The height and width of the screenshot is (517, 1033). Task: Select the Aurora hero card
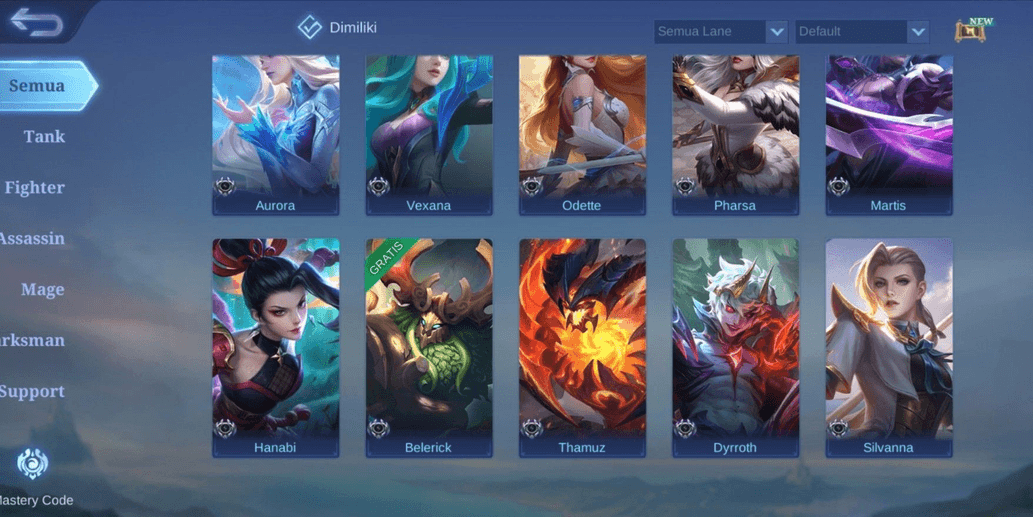tap(276, 135)
